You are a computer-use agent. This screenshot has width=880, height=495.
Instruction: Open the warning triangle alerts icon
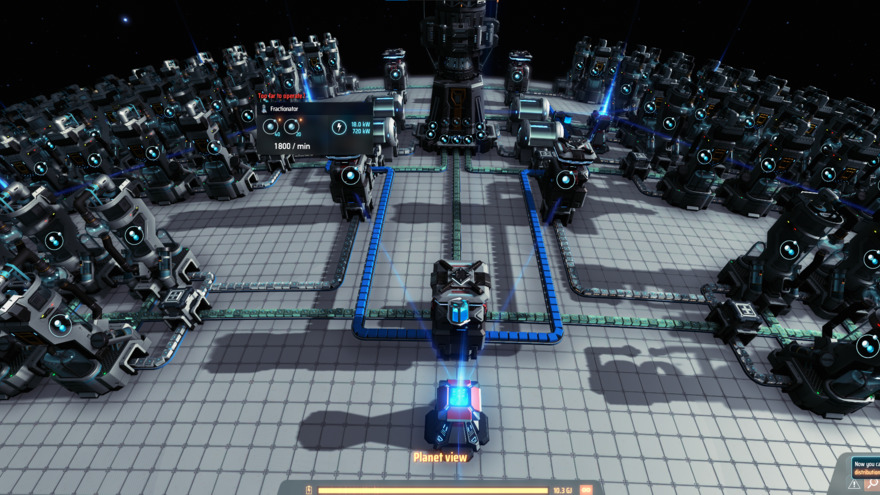click(x=855, y=485)
